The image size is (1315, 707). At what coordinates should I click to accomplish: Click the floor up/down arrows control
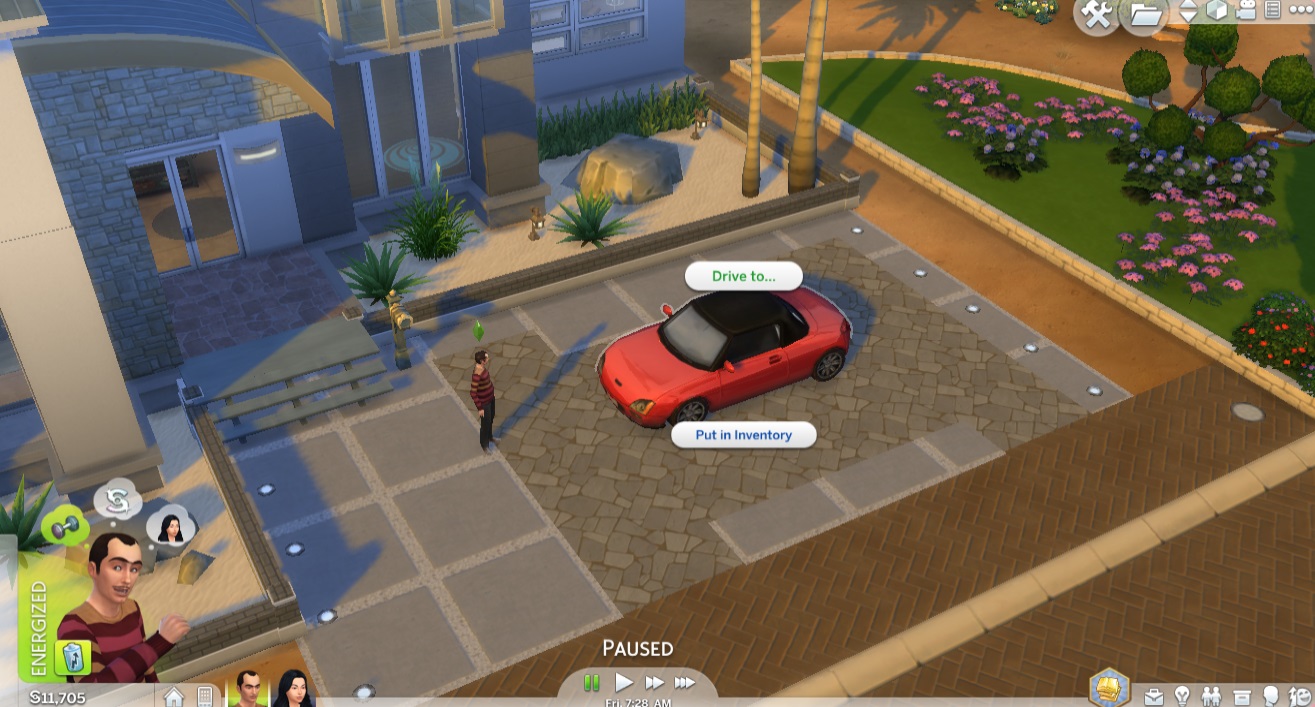(x=1188, y=12)
